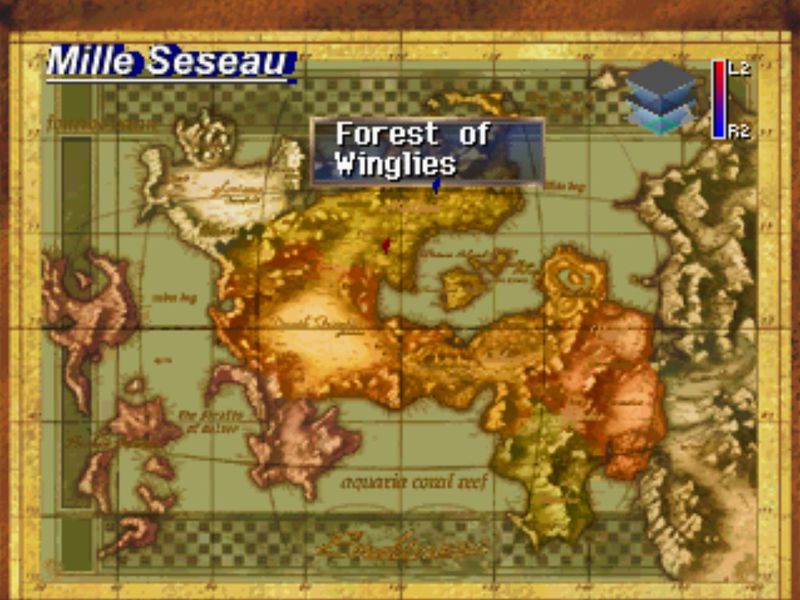The height and width of the screenshot is (600, 800).
Task: Click the red current-position marker on the map
Action: (386, 243)
